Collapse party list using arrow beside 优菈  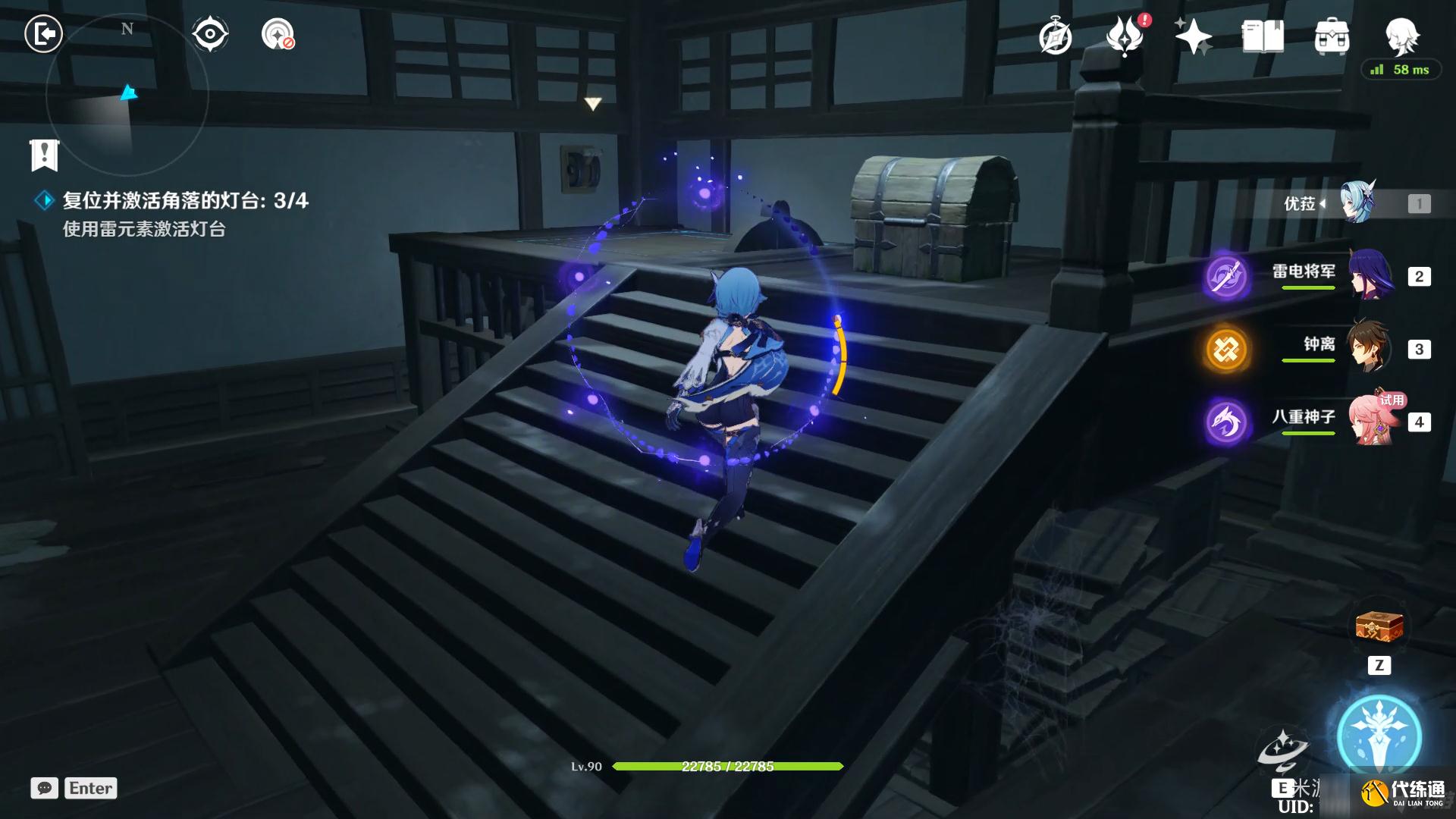tap(1324, 202)
